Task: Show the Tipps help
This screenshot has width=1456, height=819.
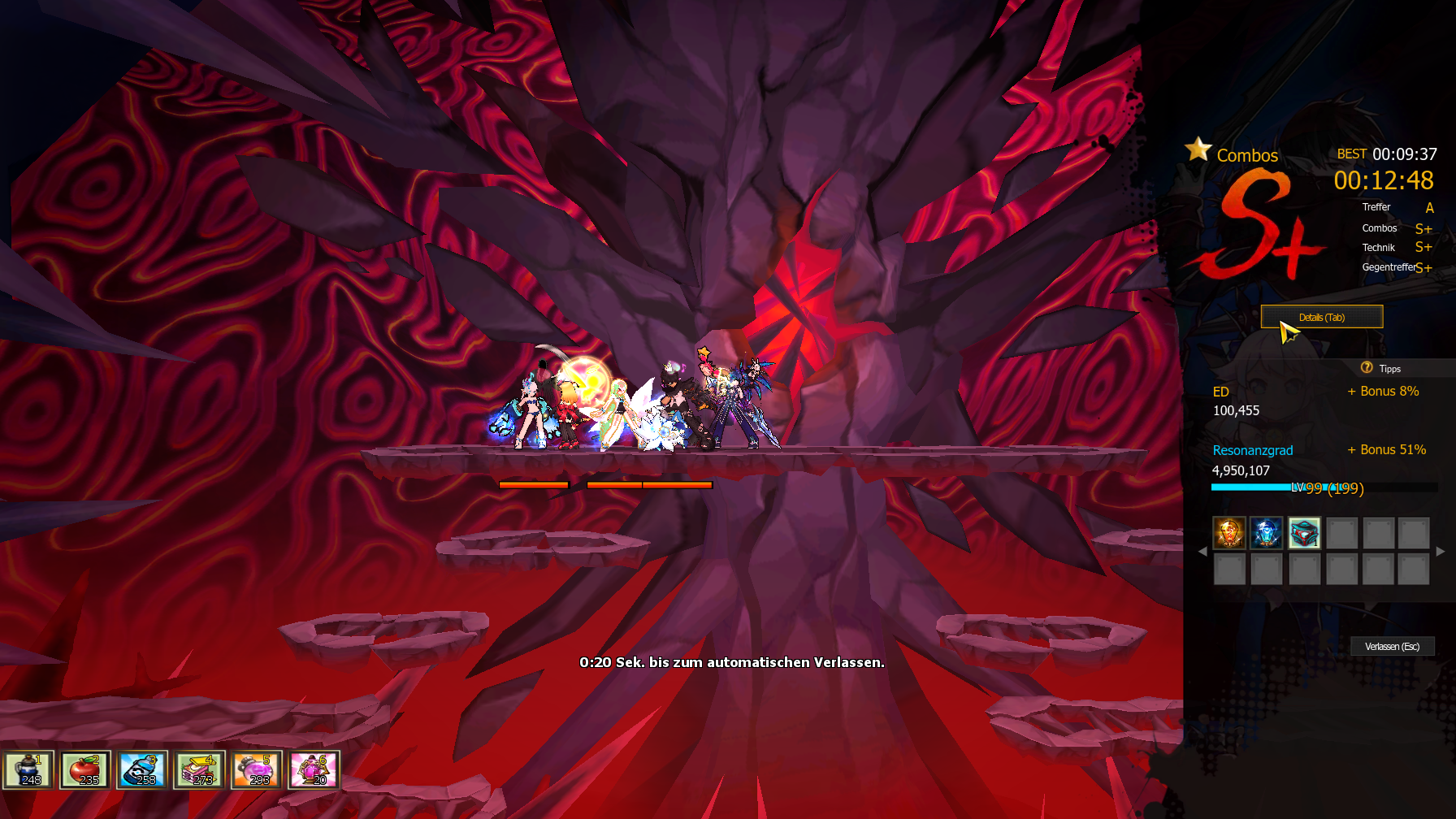Action: tap(1381, 368)
